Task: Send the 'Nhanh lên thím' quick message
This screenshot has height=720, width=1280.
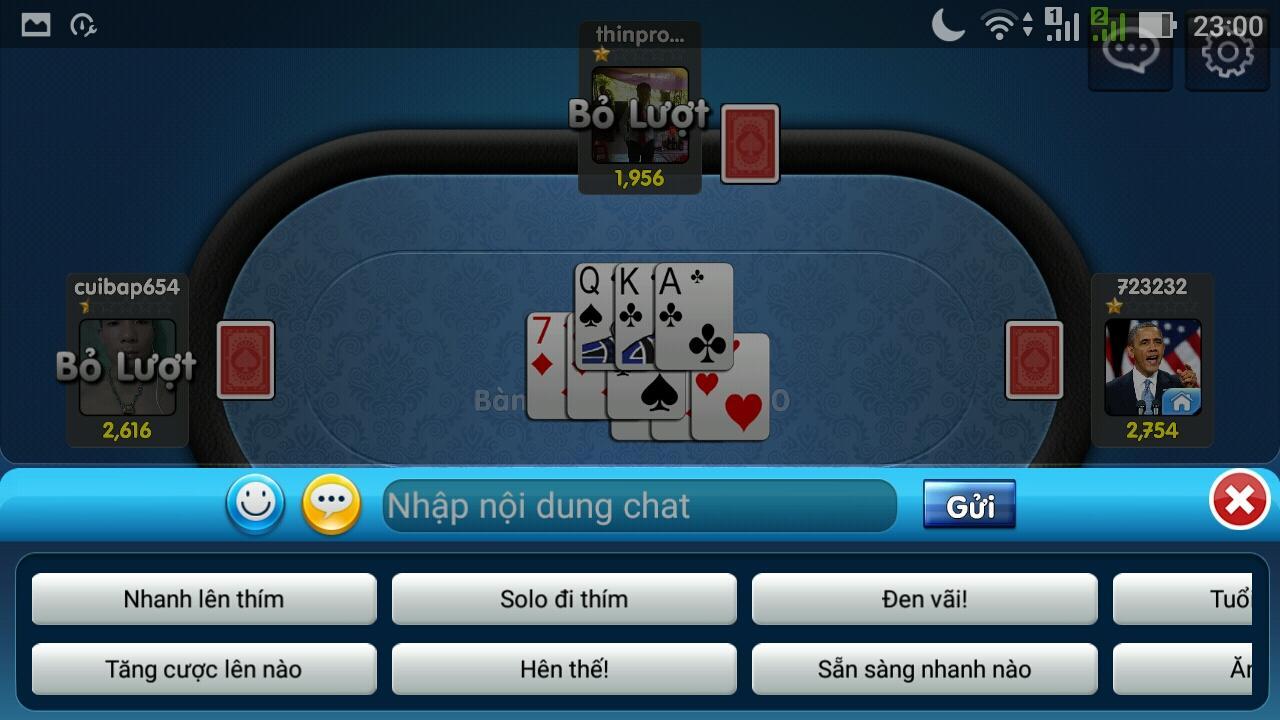Action: [204, 599]
